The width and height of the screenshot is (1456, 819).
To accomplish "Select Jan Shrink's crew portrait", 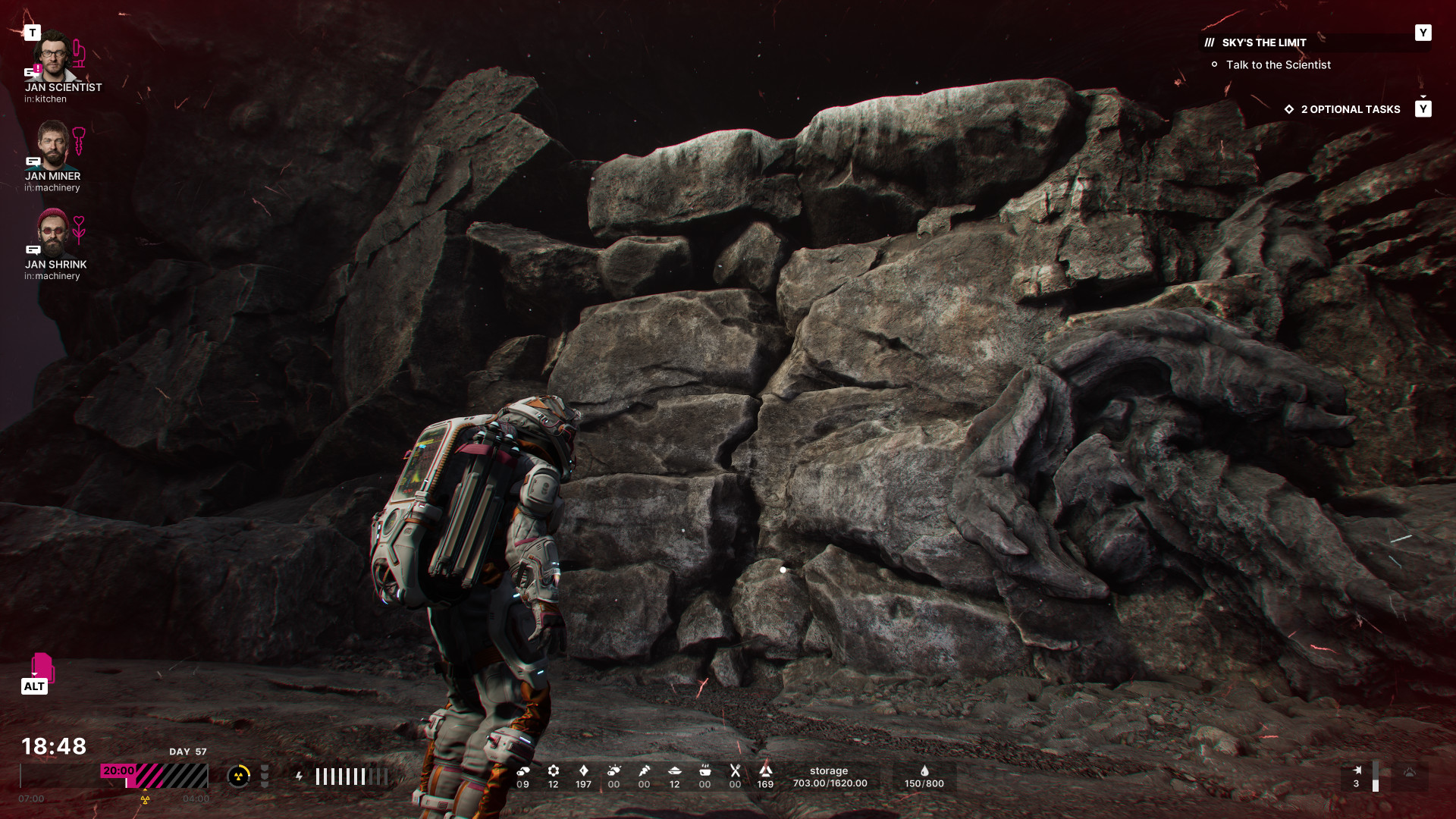I will point(52,232).
